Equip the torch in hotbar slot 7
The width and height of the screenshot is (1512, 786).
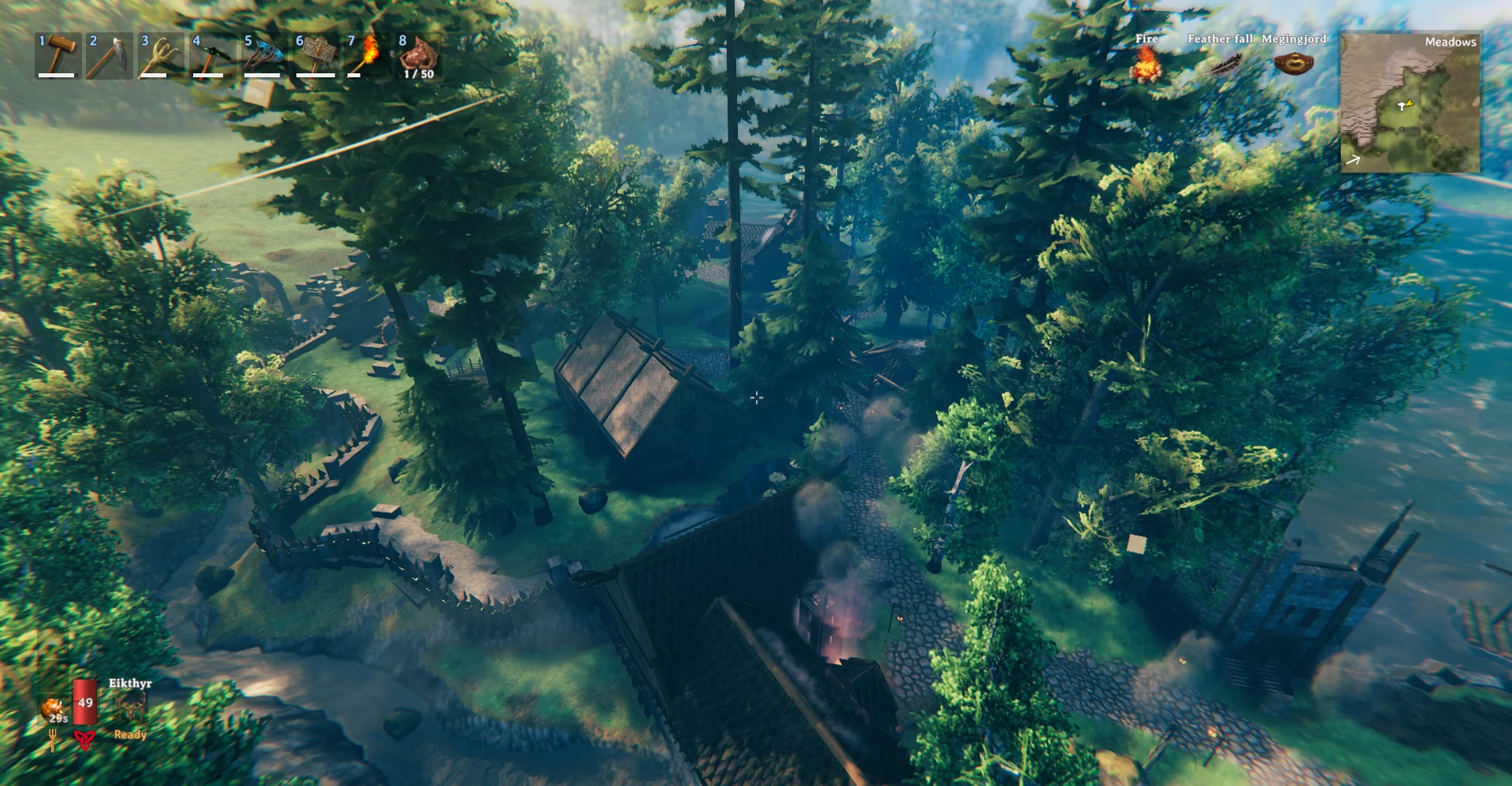click(366, 55)
